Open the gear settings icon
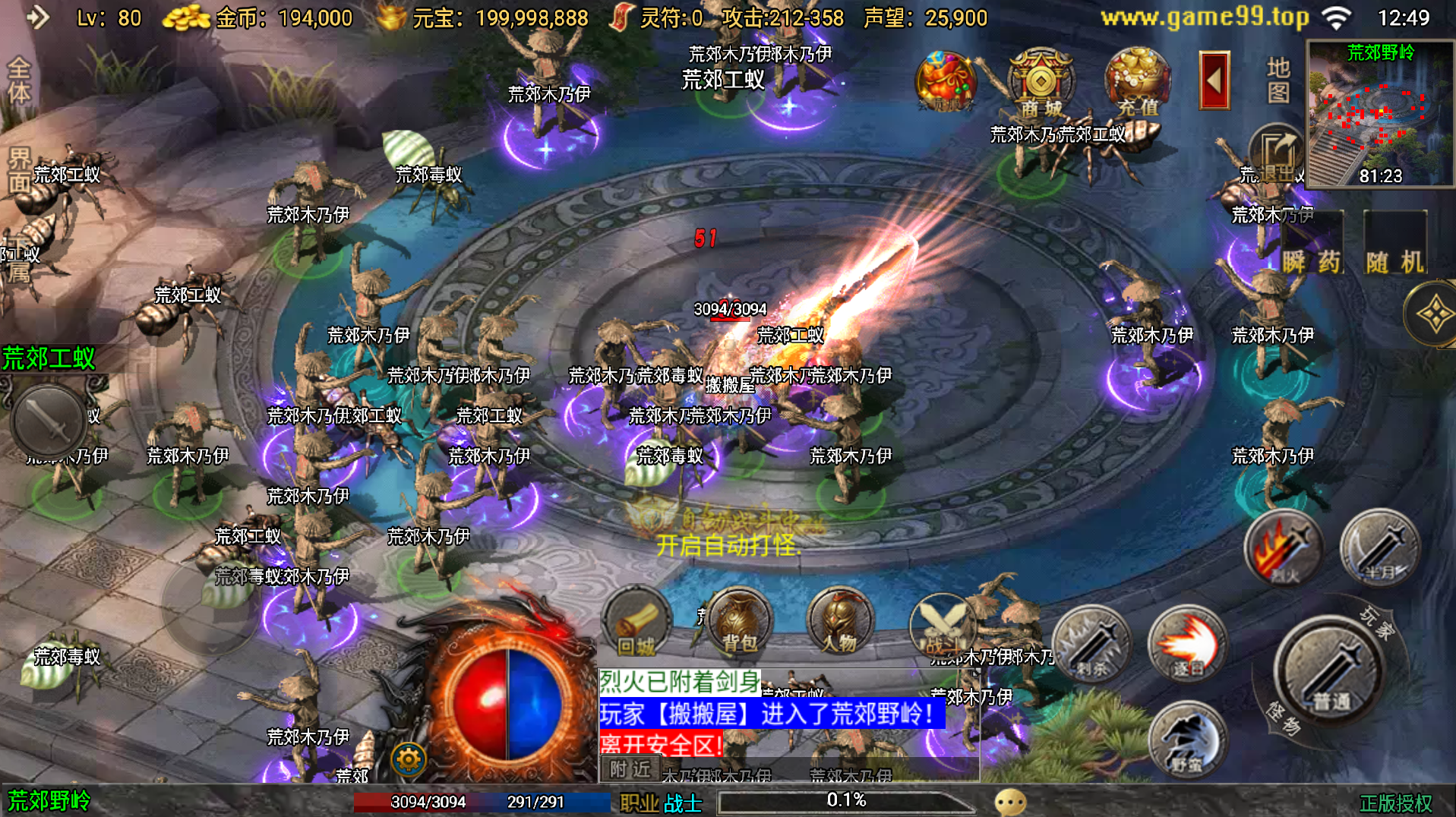 (x=409, y=759)
